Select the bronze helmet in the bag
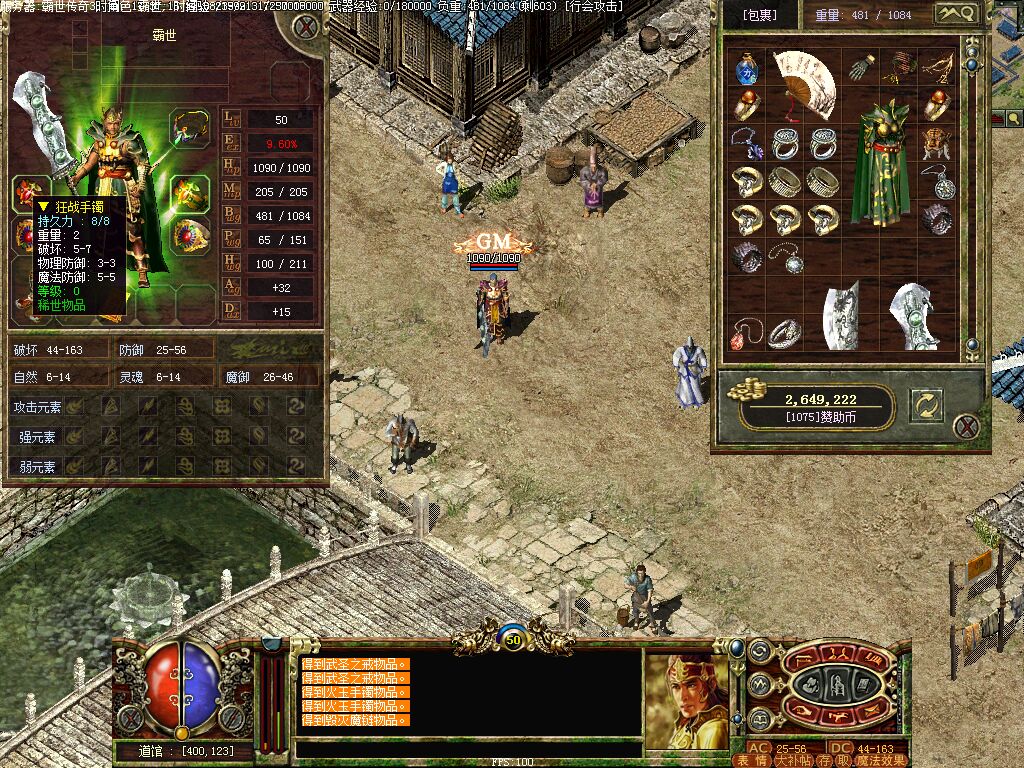This screenshot has width=1024, height=768. (936, 142)
